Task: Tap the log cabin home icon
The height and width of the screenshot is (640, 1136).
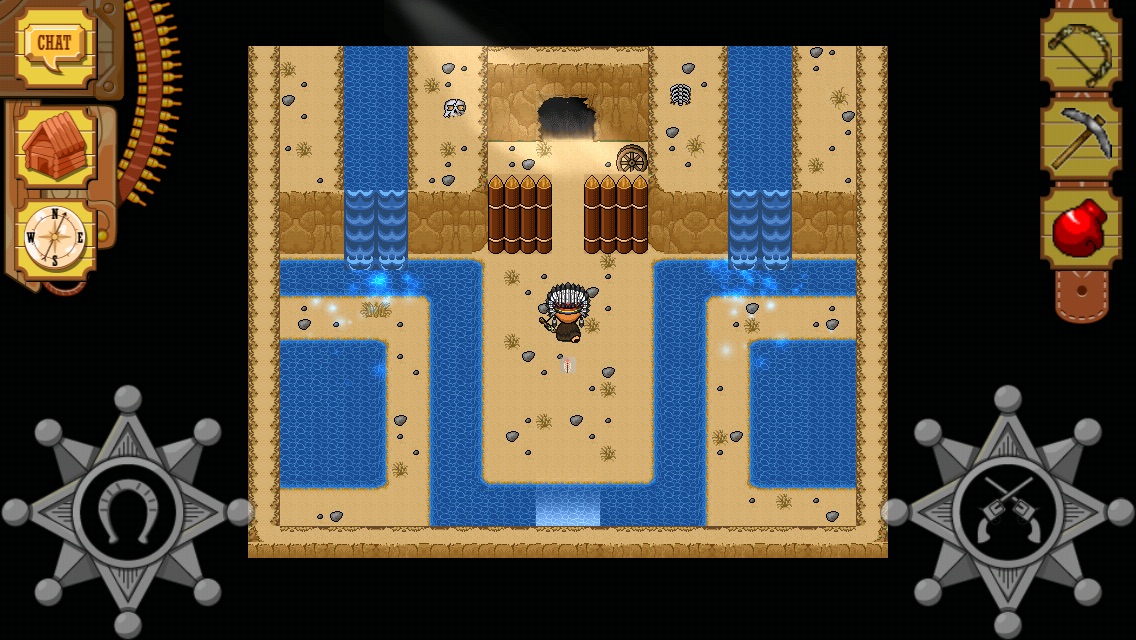Action: (55, 146)
